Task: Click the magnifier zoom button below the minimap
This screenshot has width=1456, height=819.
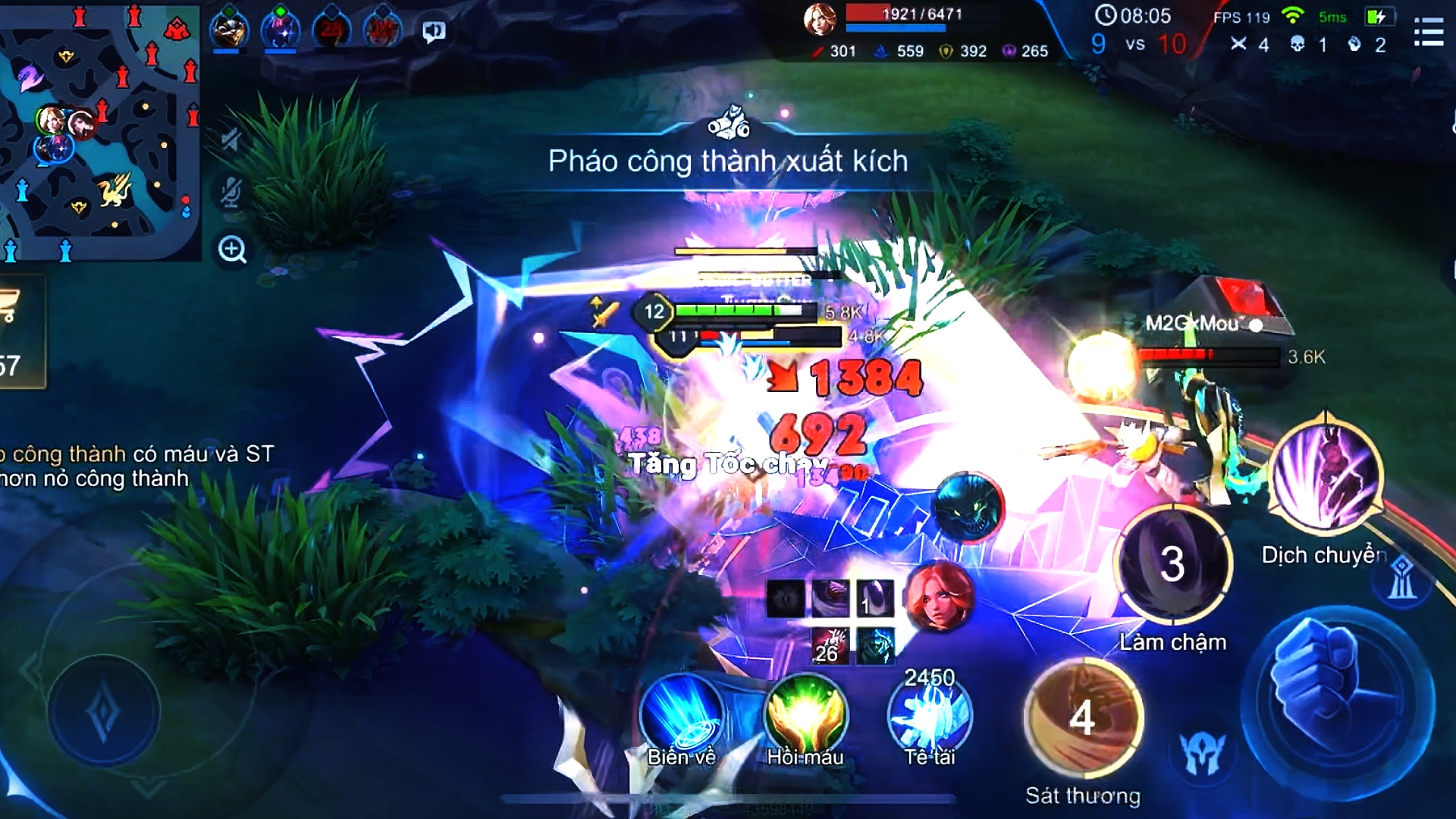Action: pyautogui.click(x=232, y=249)
